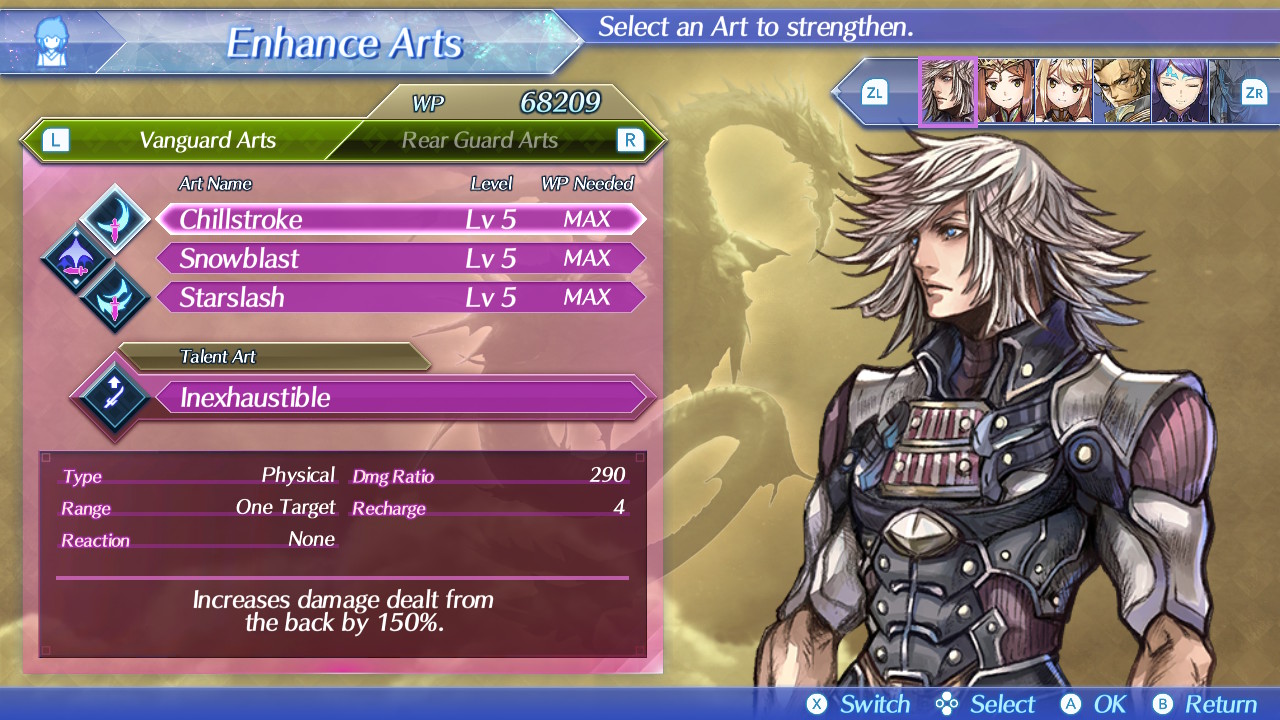Select the silver-haired man's portrait
This screenshot has width=1280, height=720.
[947, 92]
